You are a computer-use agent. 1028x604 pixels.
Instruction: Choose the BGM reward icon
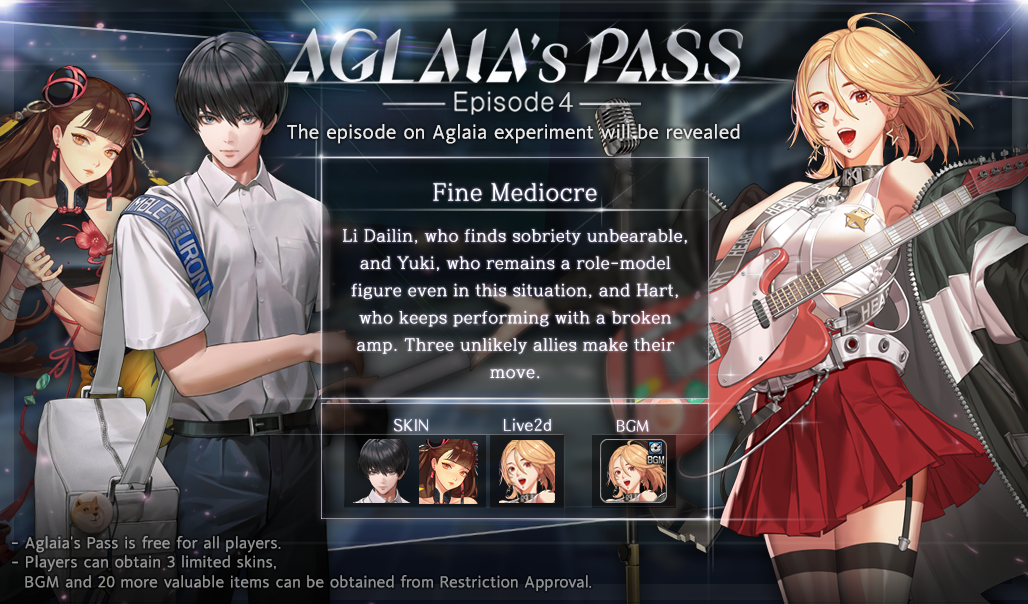point(632,470)
